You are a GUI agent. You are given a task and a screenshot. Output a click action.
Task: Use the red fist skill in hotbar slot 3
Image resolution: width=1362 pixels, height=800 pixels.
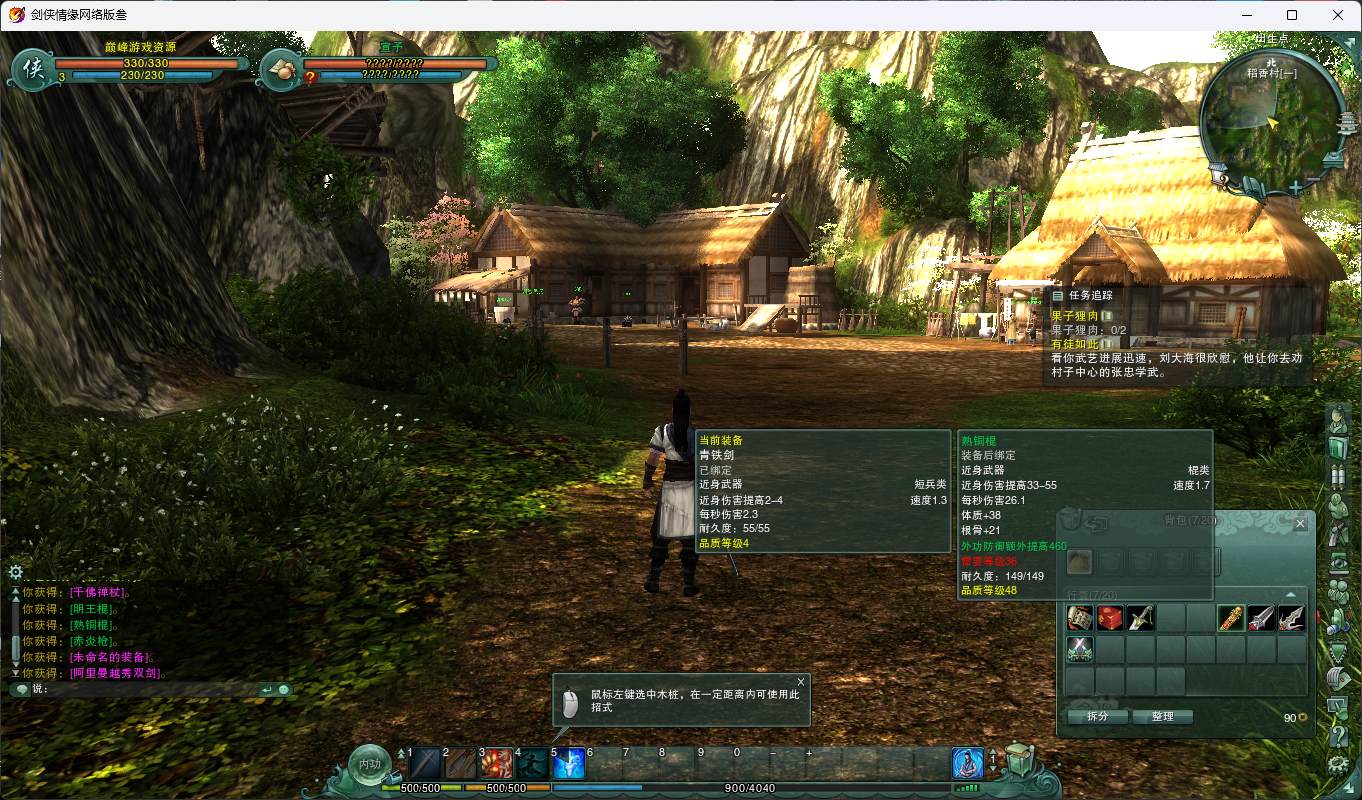pyautogui.click(x=497, y=764)
